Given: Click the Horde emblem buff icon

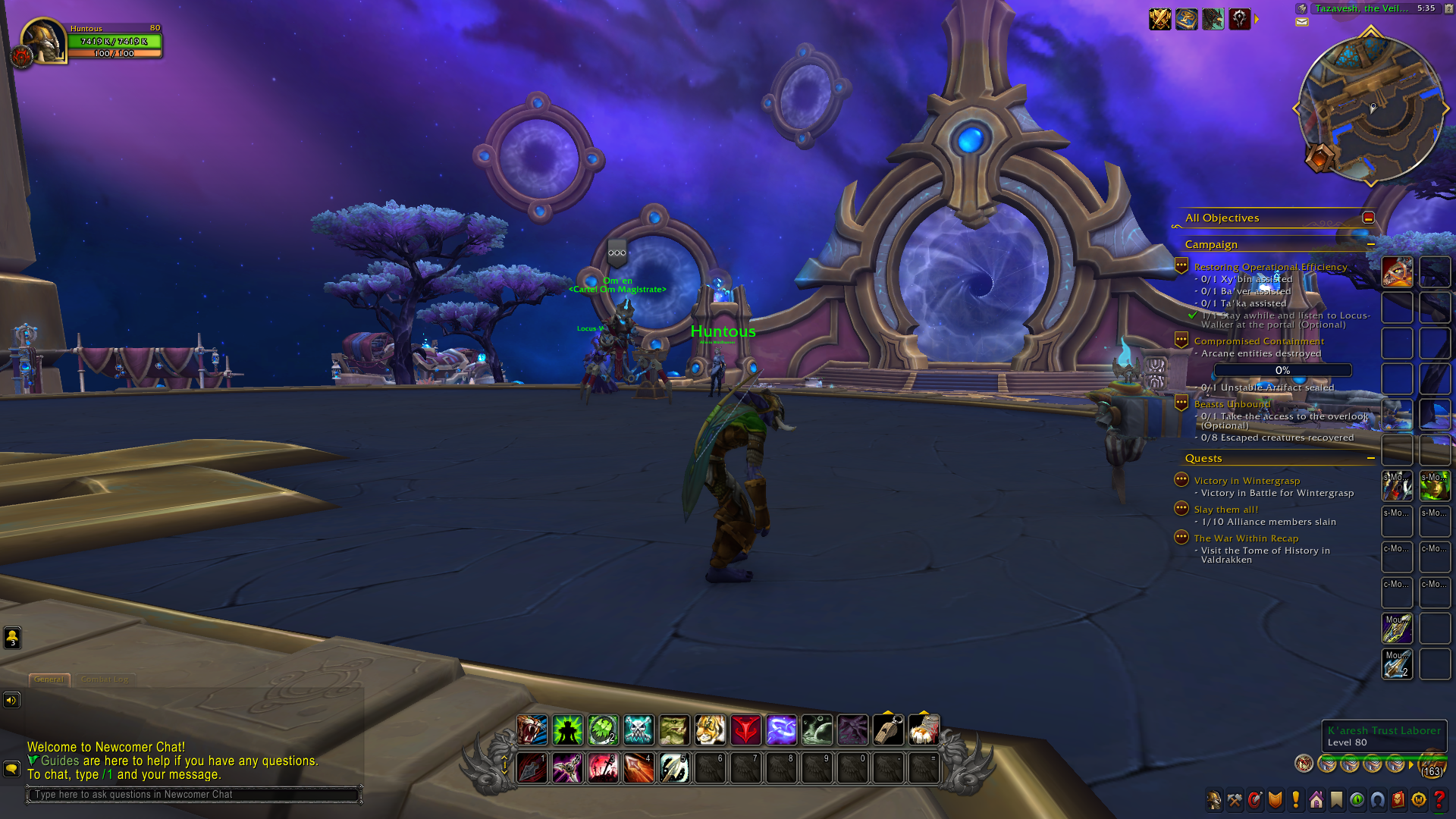Looking at the screenshot, I should pos(1239,19).
